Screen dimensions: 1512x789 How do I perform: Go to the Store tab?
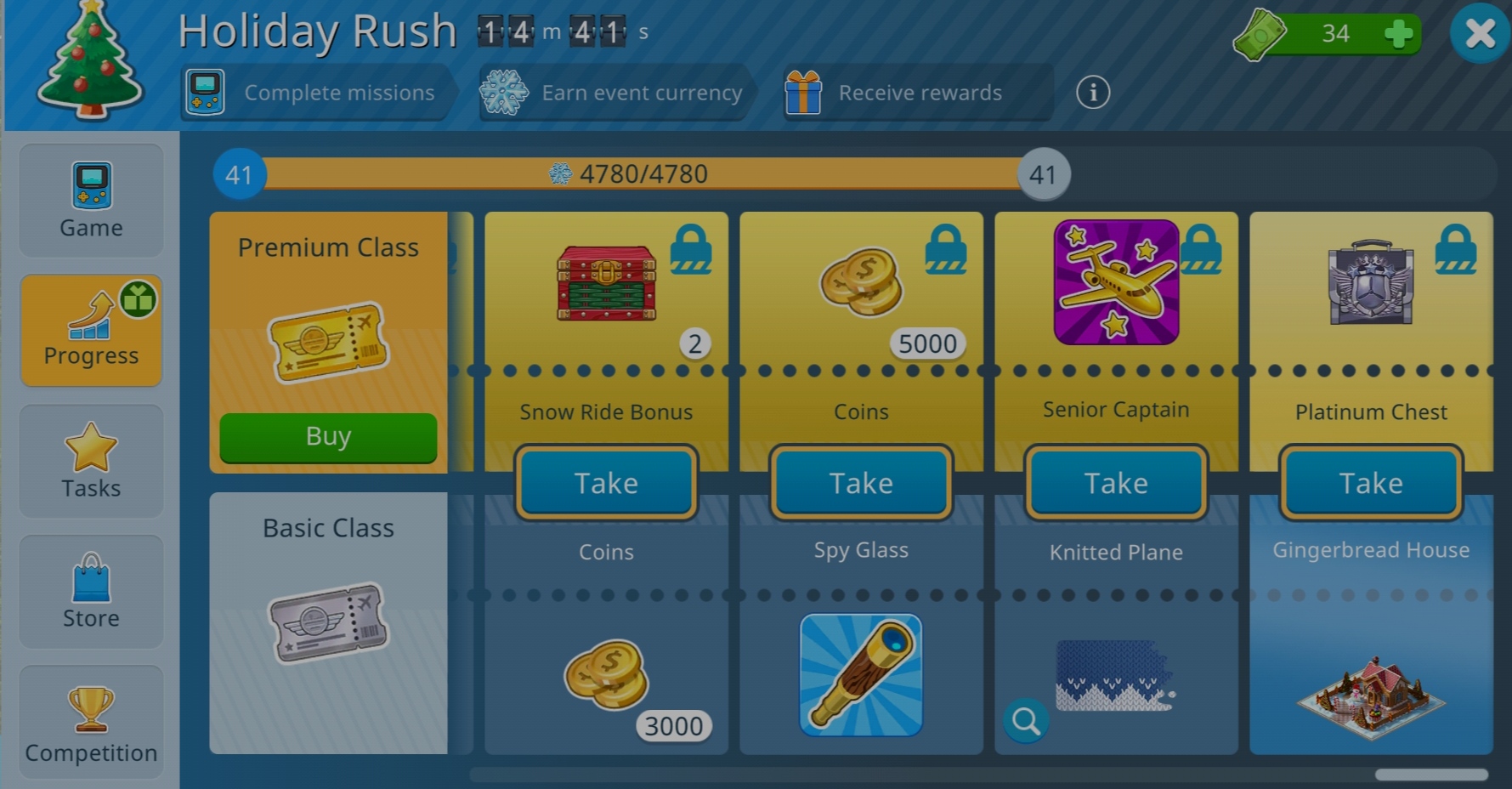click(x=91, y=592)
